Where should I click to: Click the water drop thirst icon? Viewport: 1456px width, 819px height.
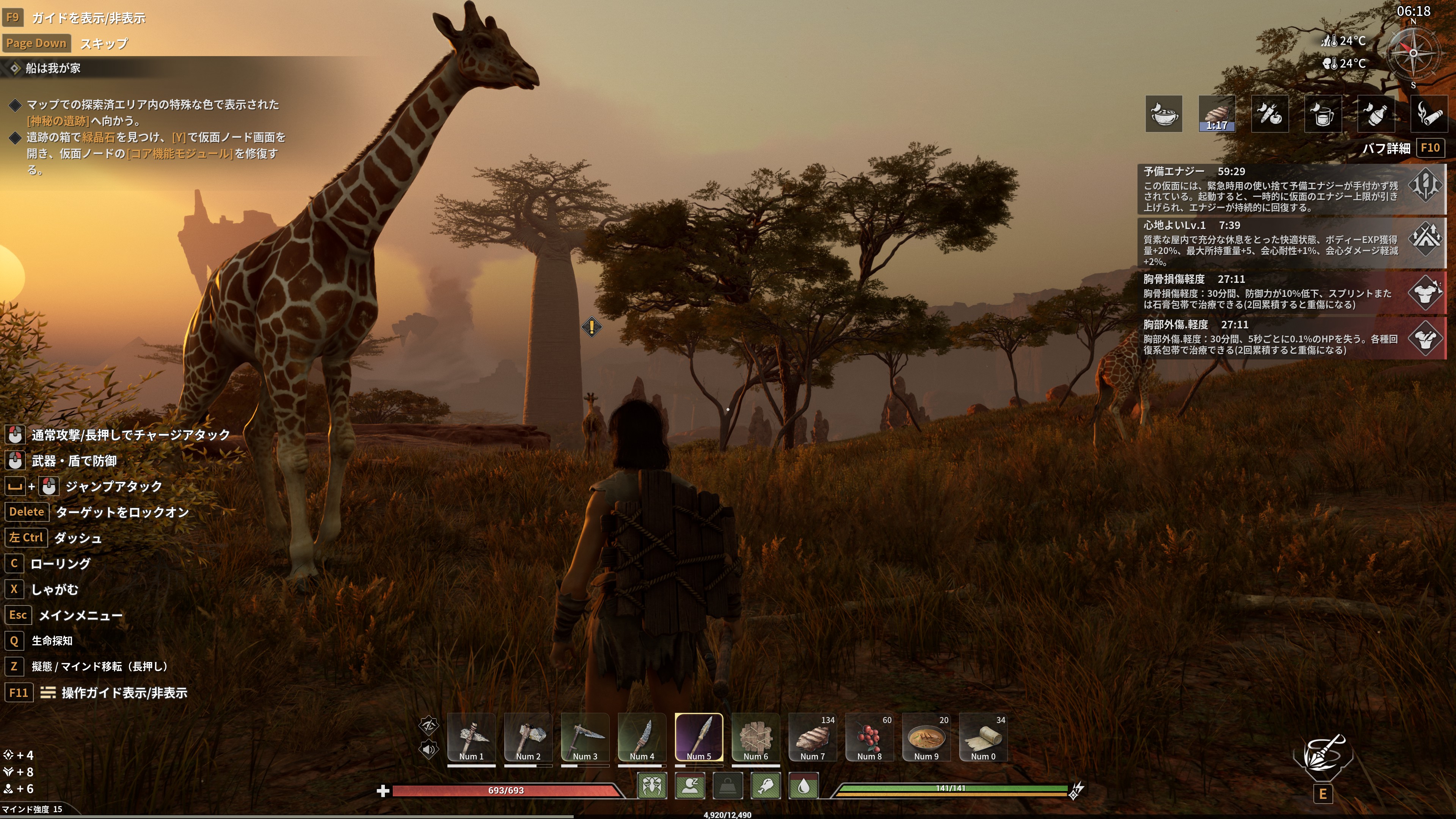804,786
